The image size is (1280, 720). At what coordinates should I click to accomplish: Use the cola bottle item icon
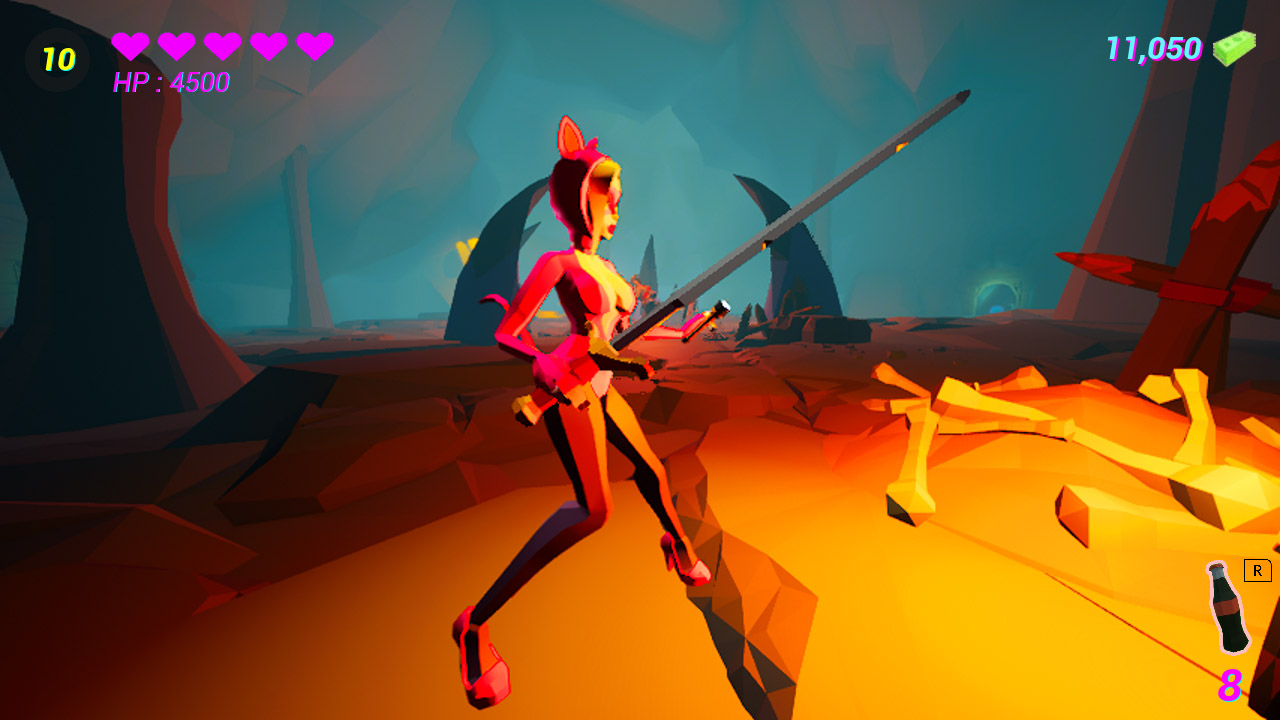click(1227, 608)
